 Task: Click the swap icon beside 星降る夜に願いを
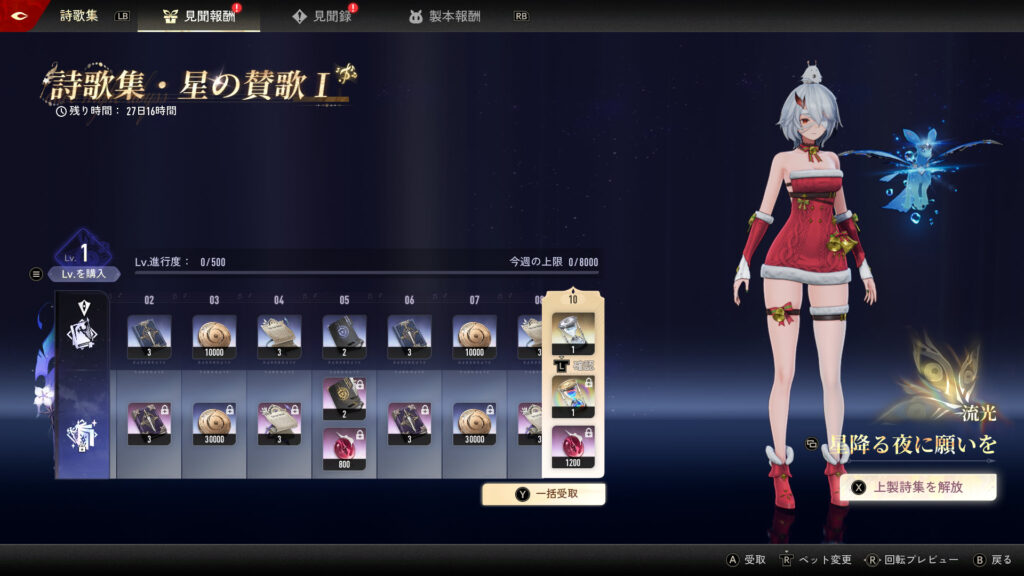click(x=812, y=443)
